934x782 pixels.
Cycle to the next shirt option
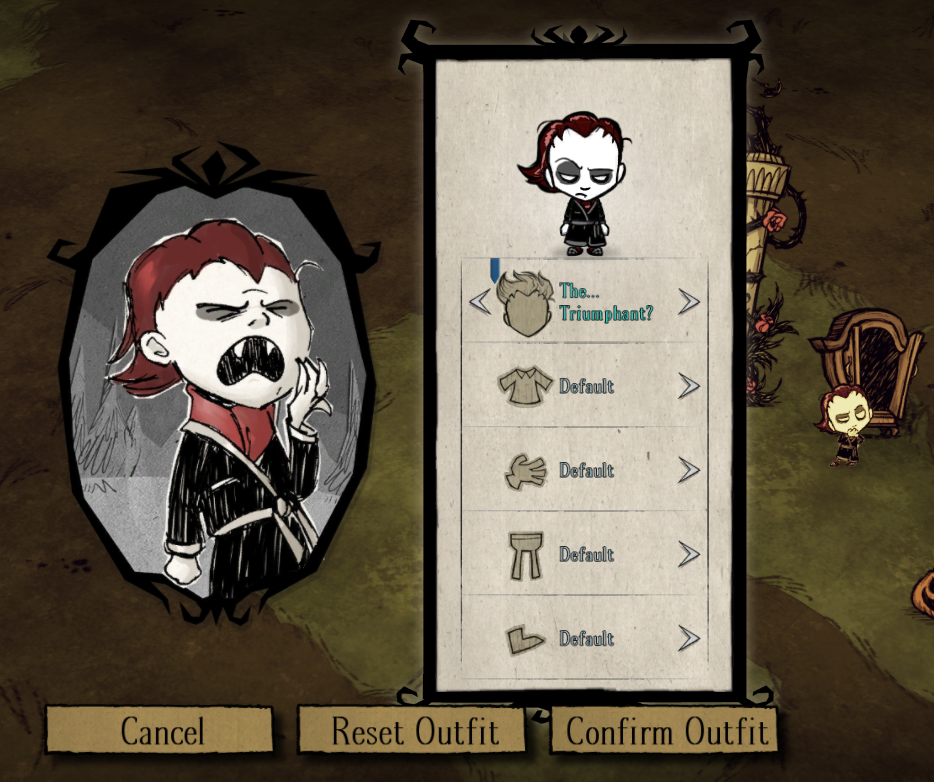click(x=689, y=386)
